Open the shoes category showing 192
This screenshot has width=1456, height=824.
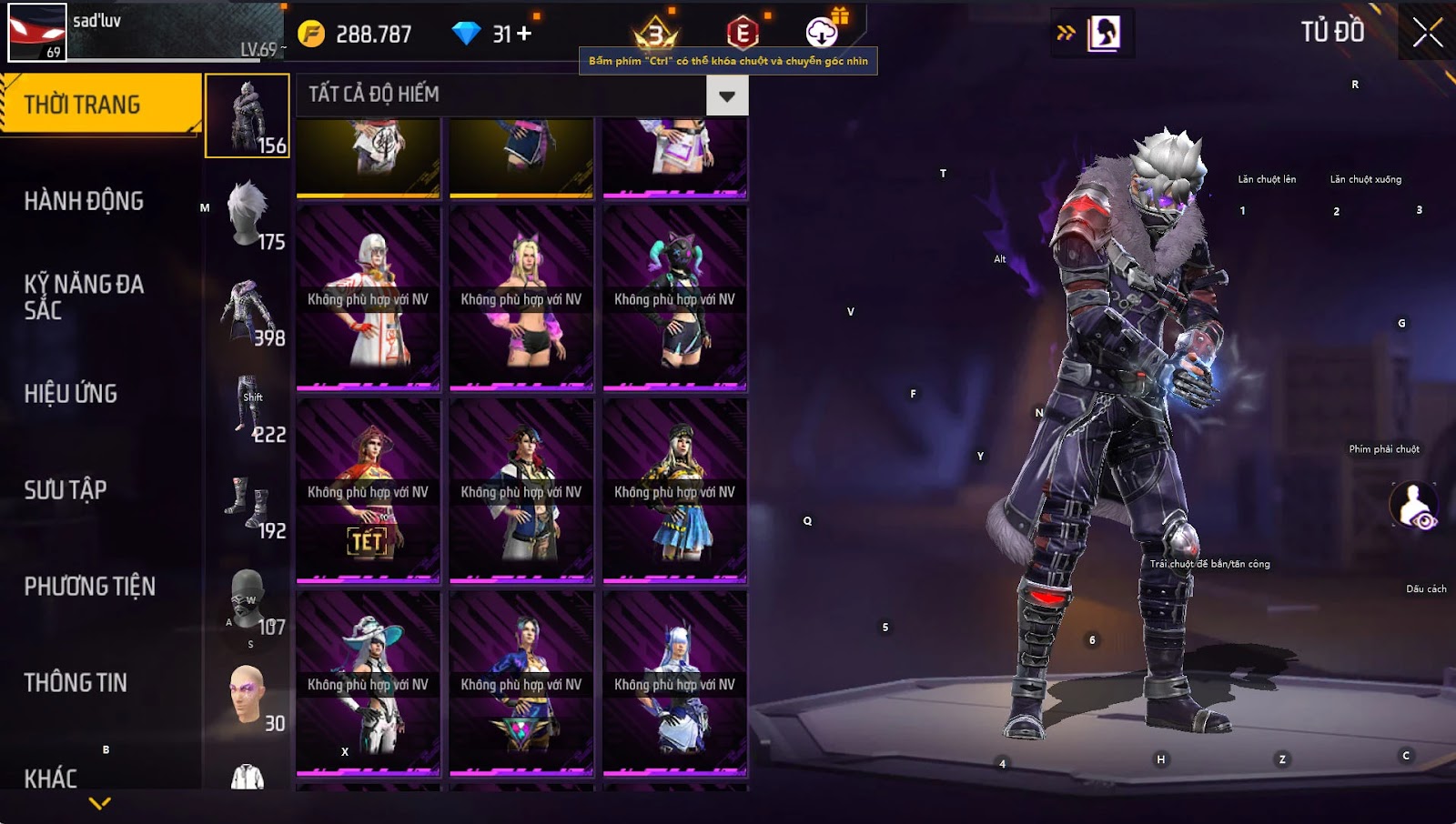tap(248, 504)
